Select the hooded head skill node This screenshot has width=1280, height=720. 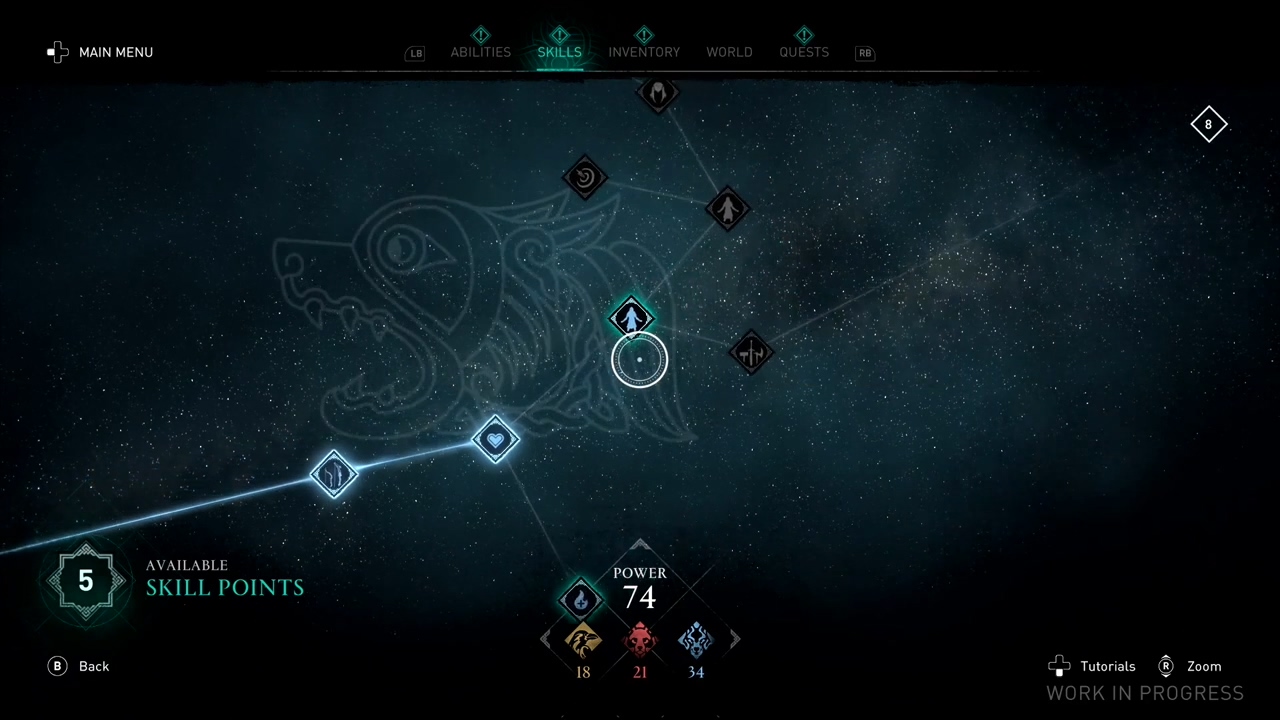click(x=658, y=94)
